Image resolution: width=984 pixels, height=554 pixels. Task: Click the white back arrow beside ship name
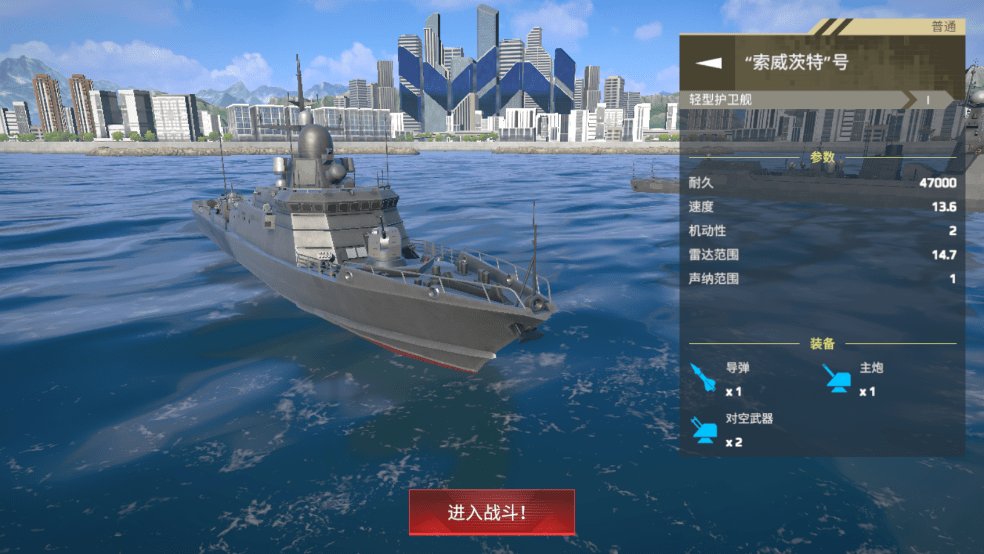pyautogui.click(x=709, y=62)
